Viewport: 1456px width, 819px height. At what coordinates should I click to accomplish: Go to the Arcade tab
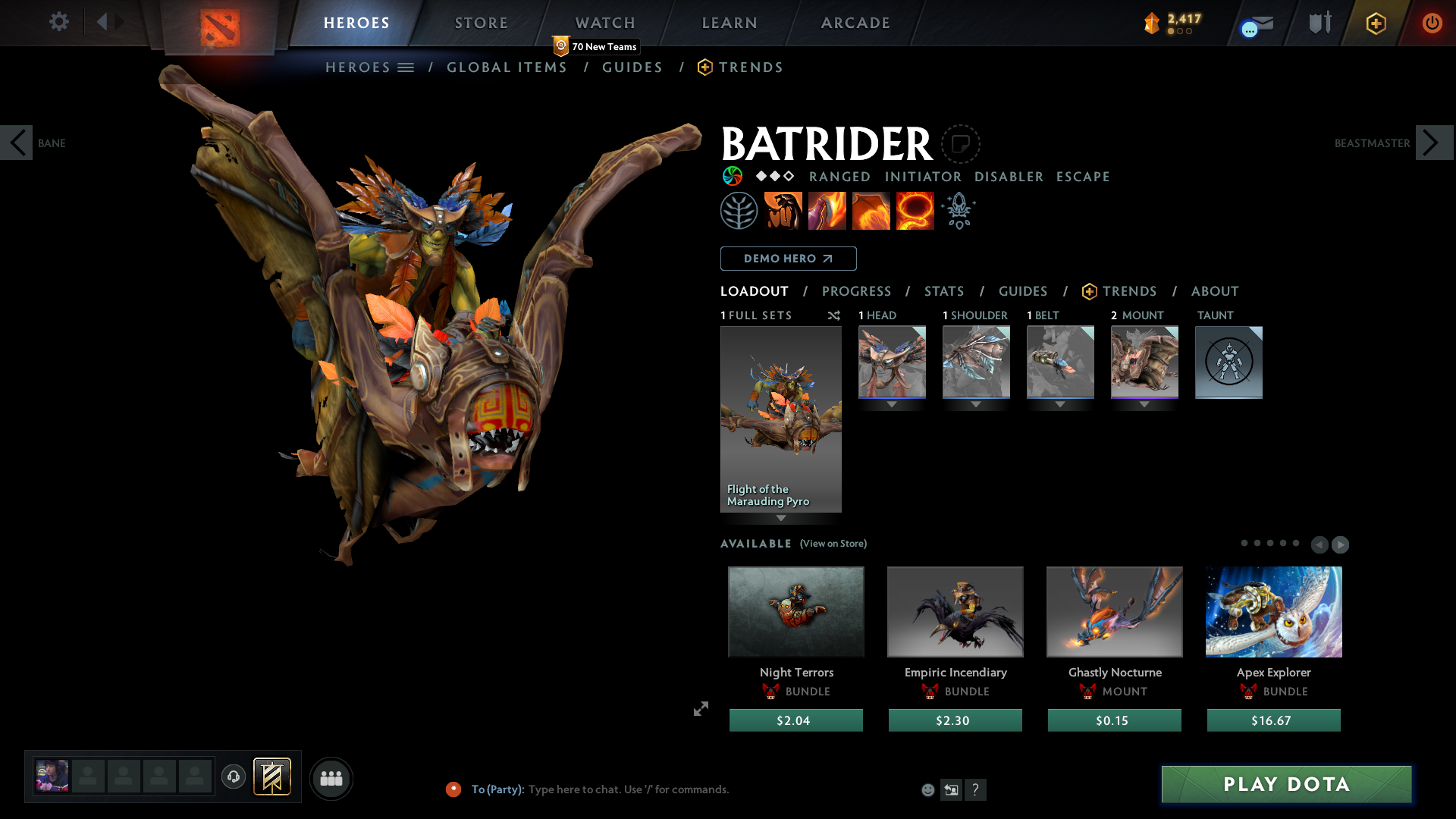(x=855, y=23)
